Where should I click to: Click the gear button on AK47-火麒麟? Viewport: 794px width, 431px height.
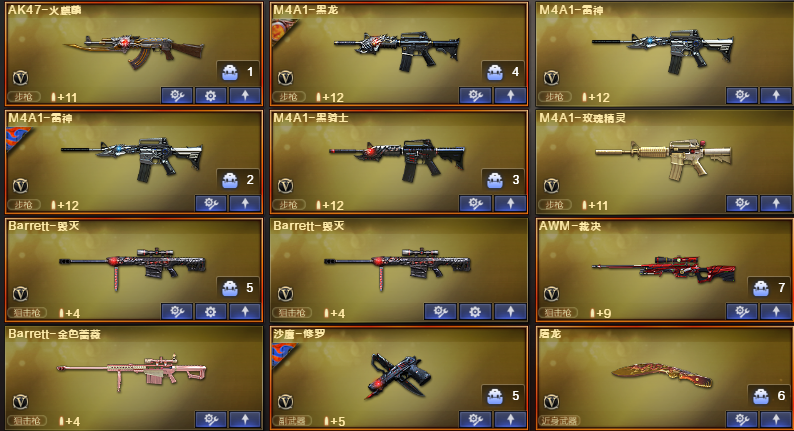pyautogui.click(x=210, y=96)
